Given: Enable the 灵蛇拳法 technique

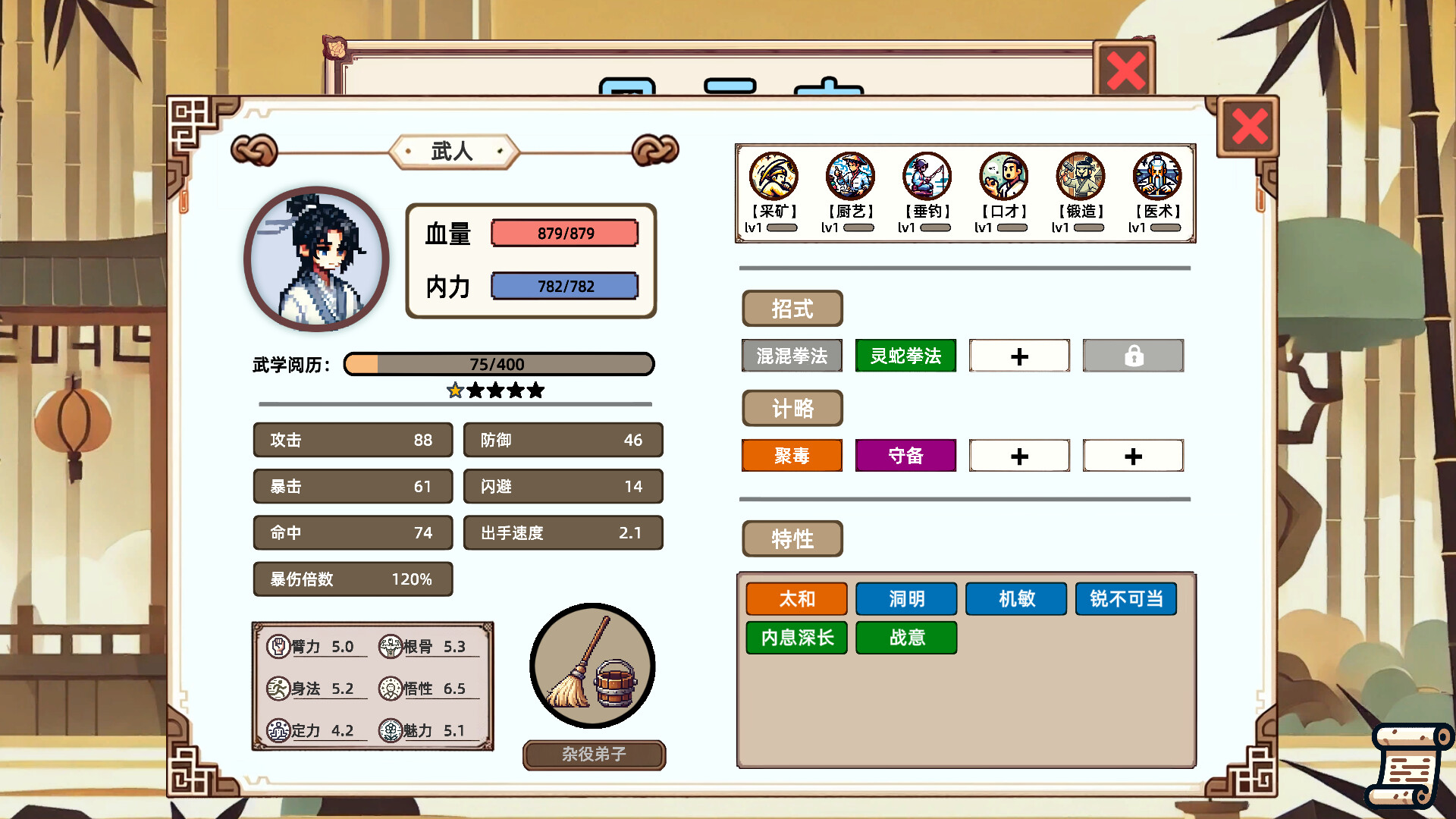Looking at the screenshot, I should 905,356.
